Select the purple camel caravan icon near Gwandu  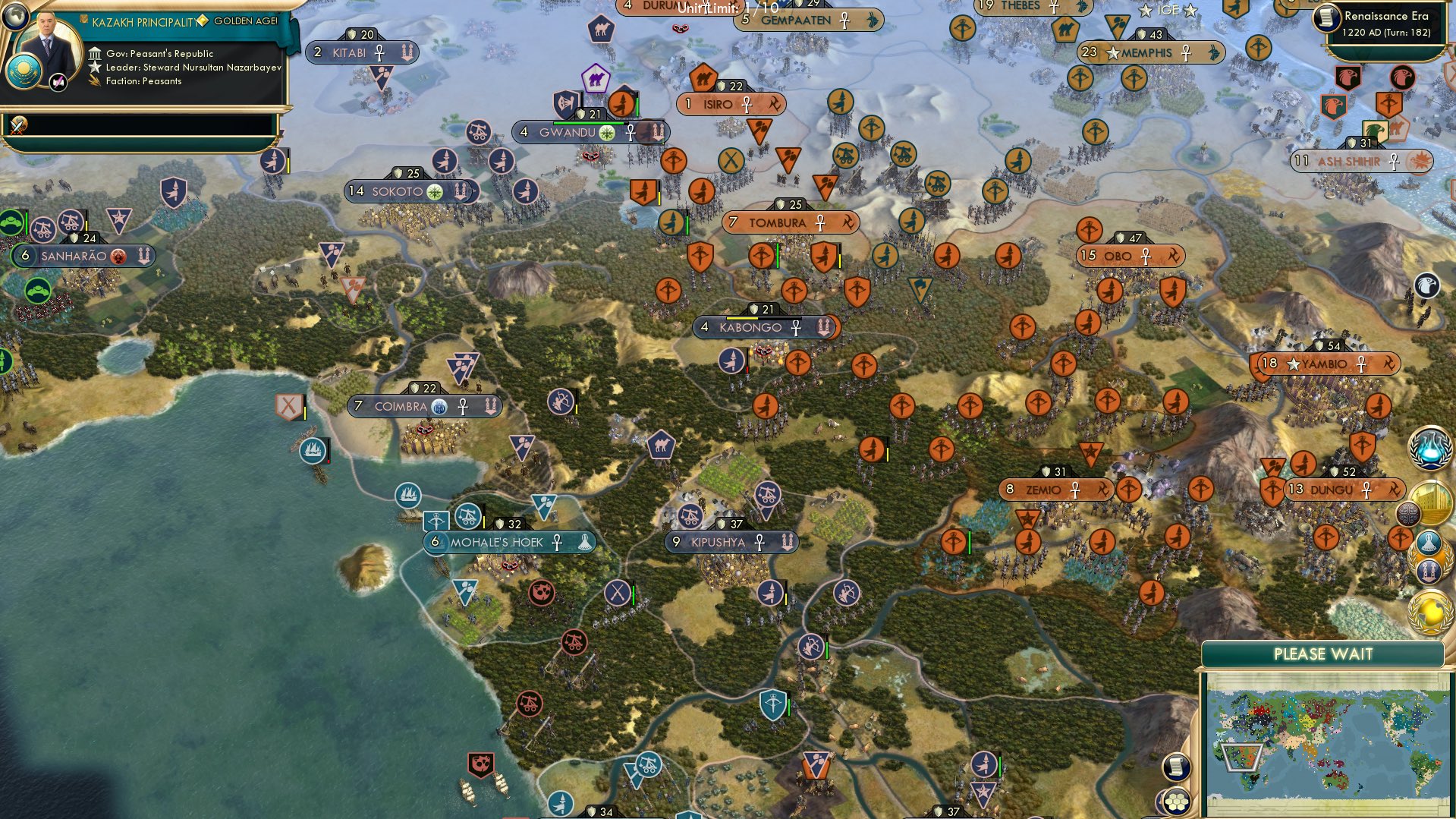click(596, 78)
